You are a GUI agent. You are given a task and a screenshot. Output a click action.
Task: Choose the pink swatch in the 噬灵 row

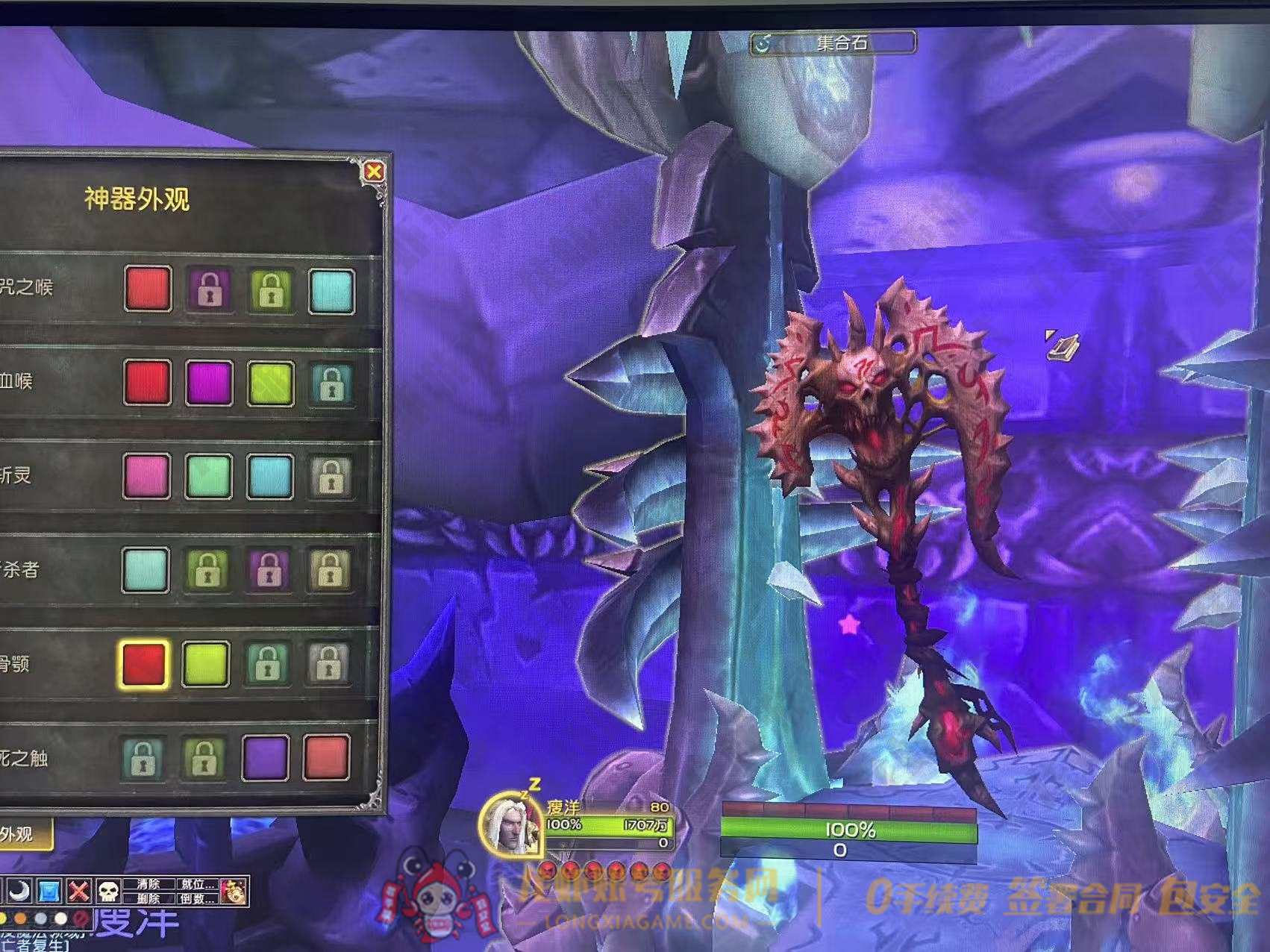tap(146, 476)
